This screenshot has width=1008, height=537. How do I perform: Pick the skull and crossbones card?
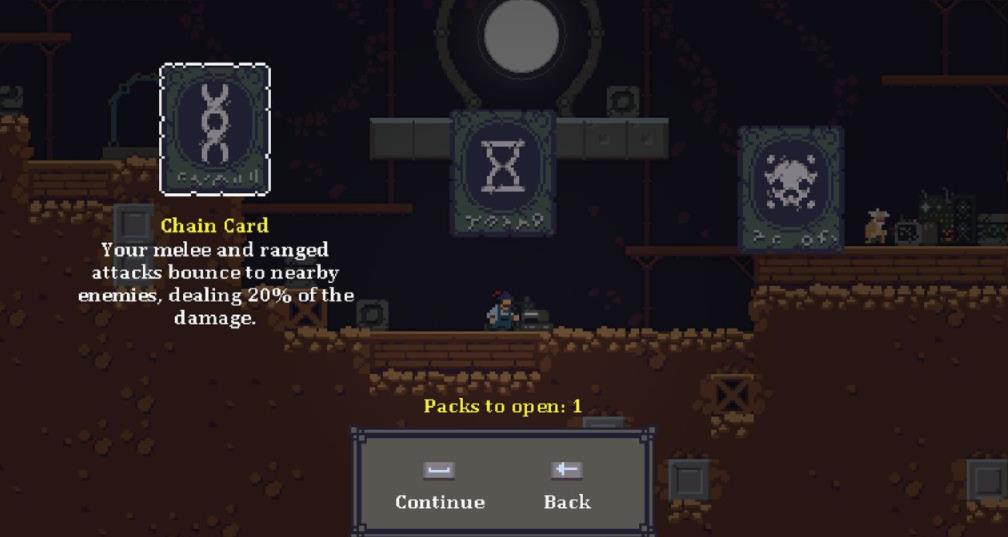[790, 187]
